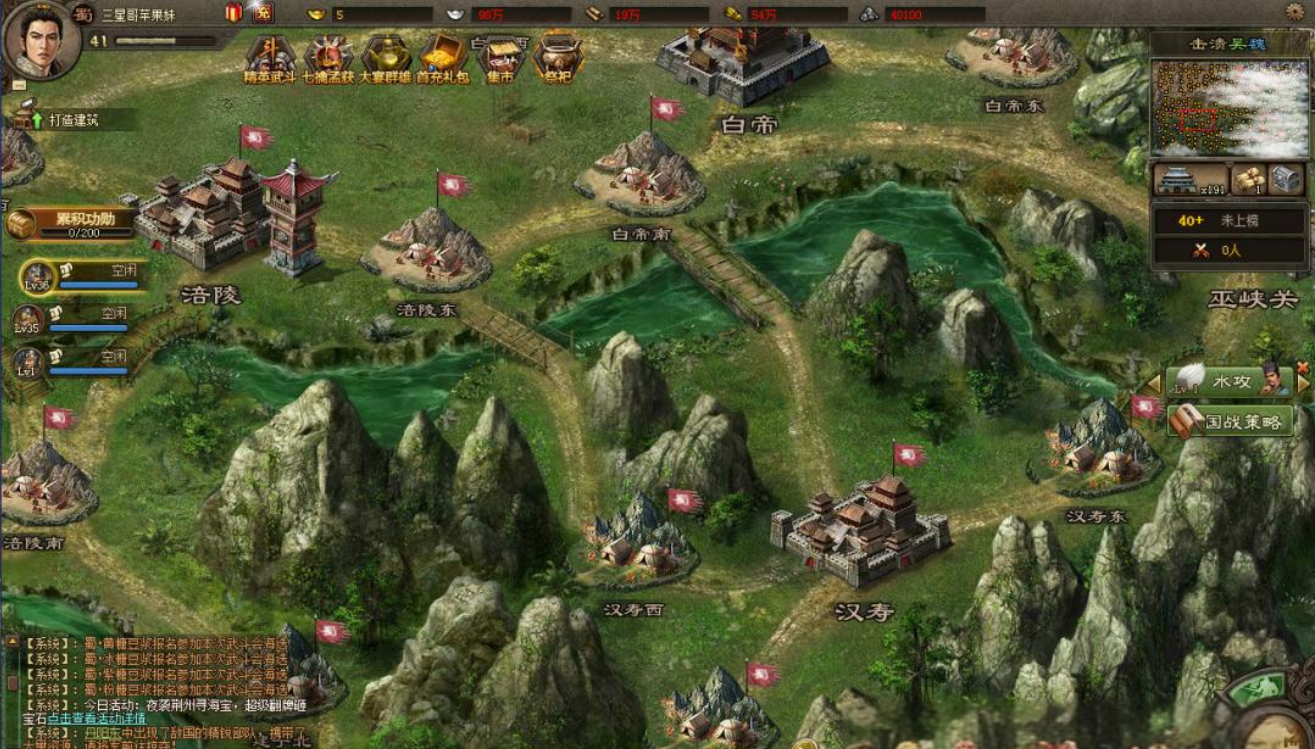Open the 祭祀 sacrifice cauldron

click(558, 58)
